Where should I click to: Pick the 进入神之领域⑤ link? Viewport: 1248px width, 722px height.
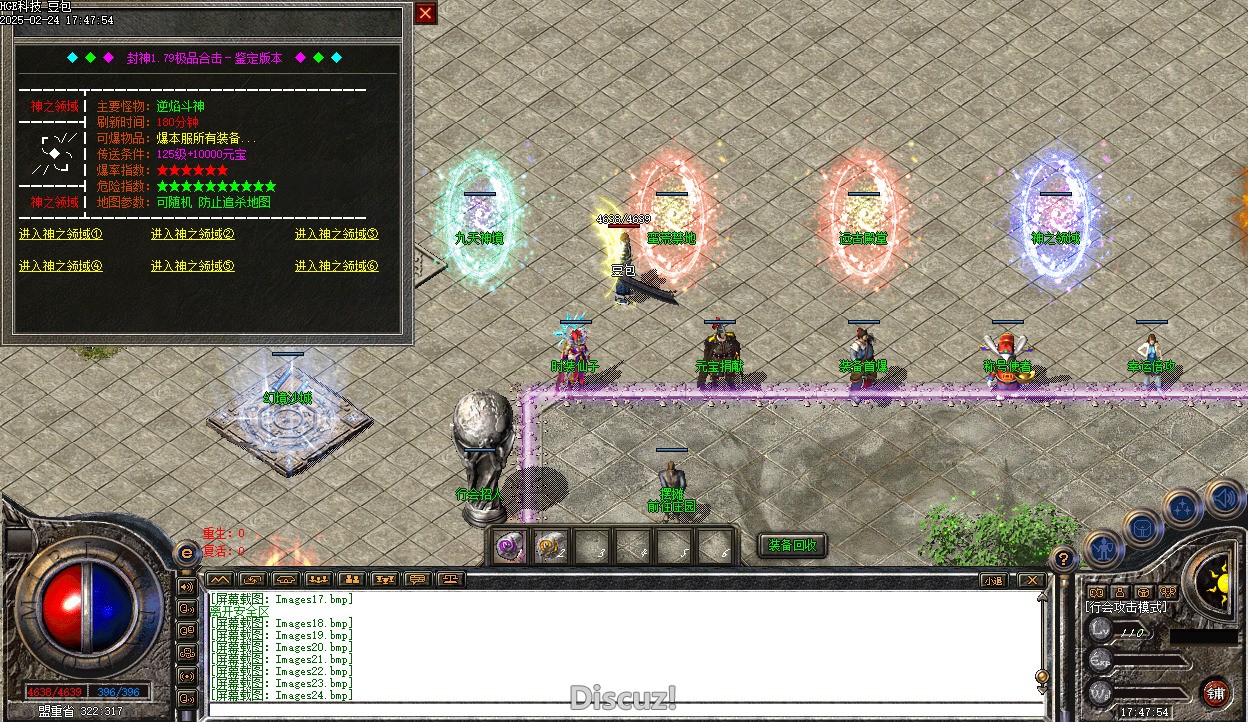(x=192, y=266)
